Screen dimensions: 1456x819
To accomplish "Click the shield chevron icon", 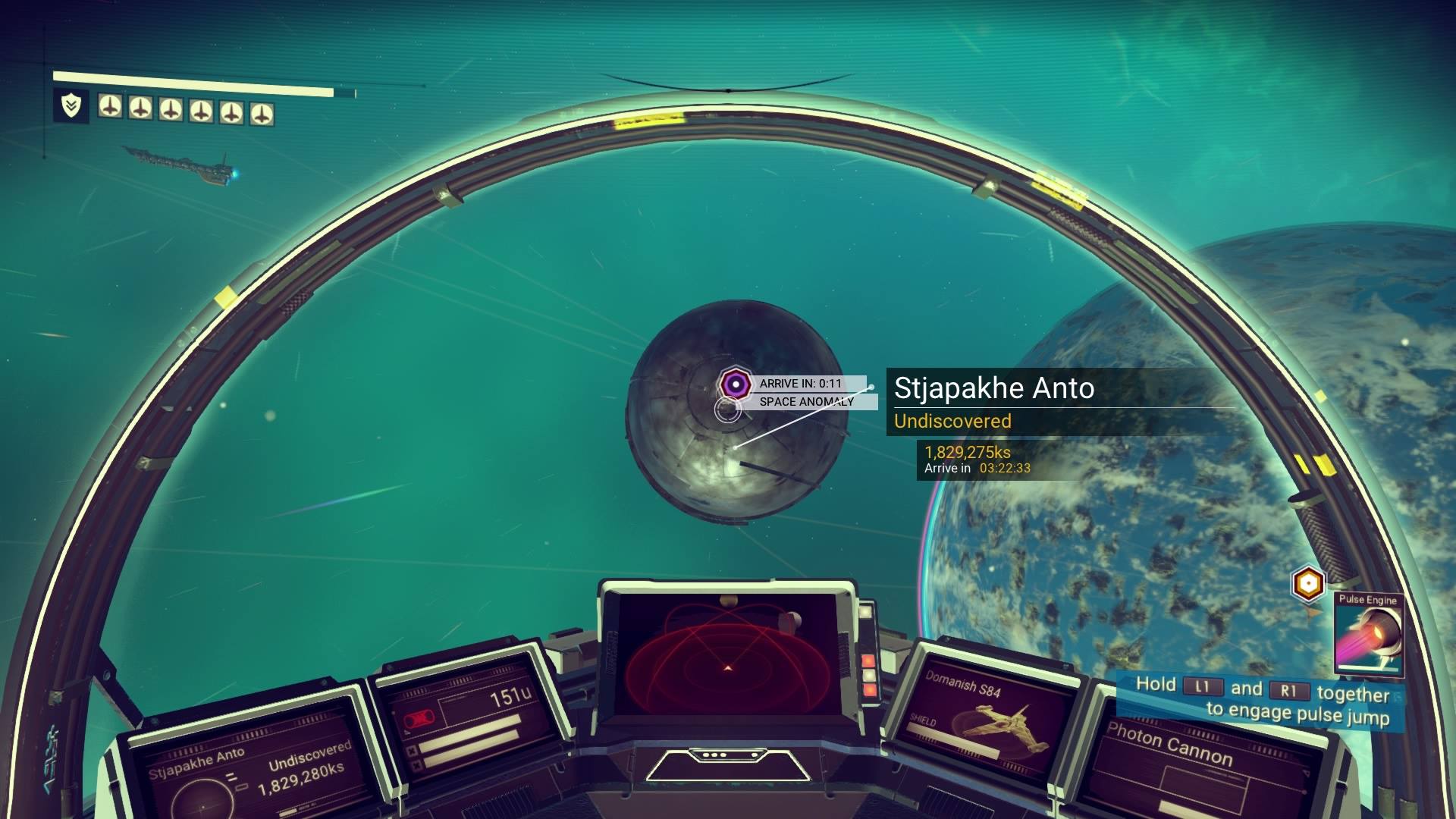I will pyautogui.click(x=71, y=106).
